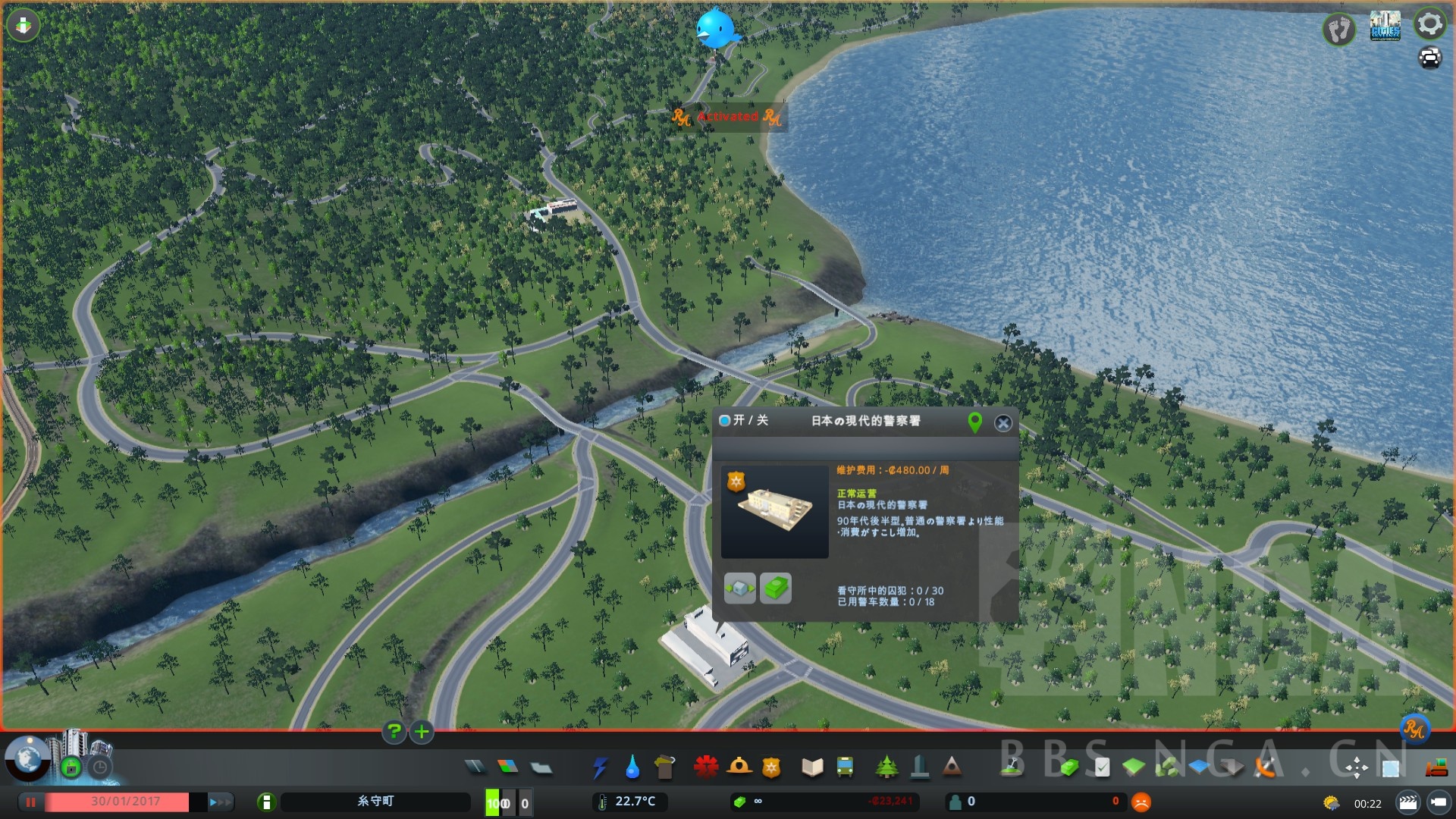Open the Roads build menu
The width and height of the screenshot is (1456, 819).
click(x=475, y=767)
